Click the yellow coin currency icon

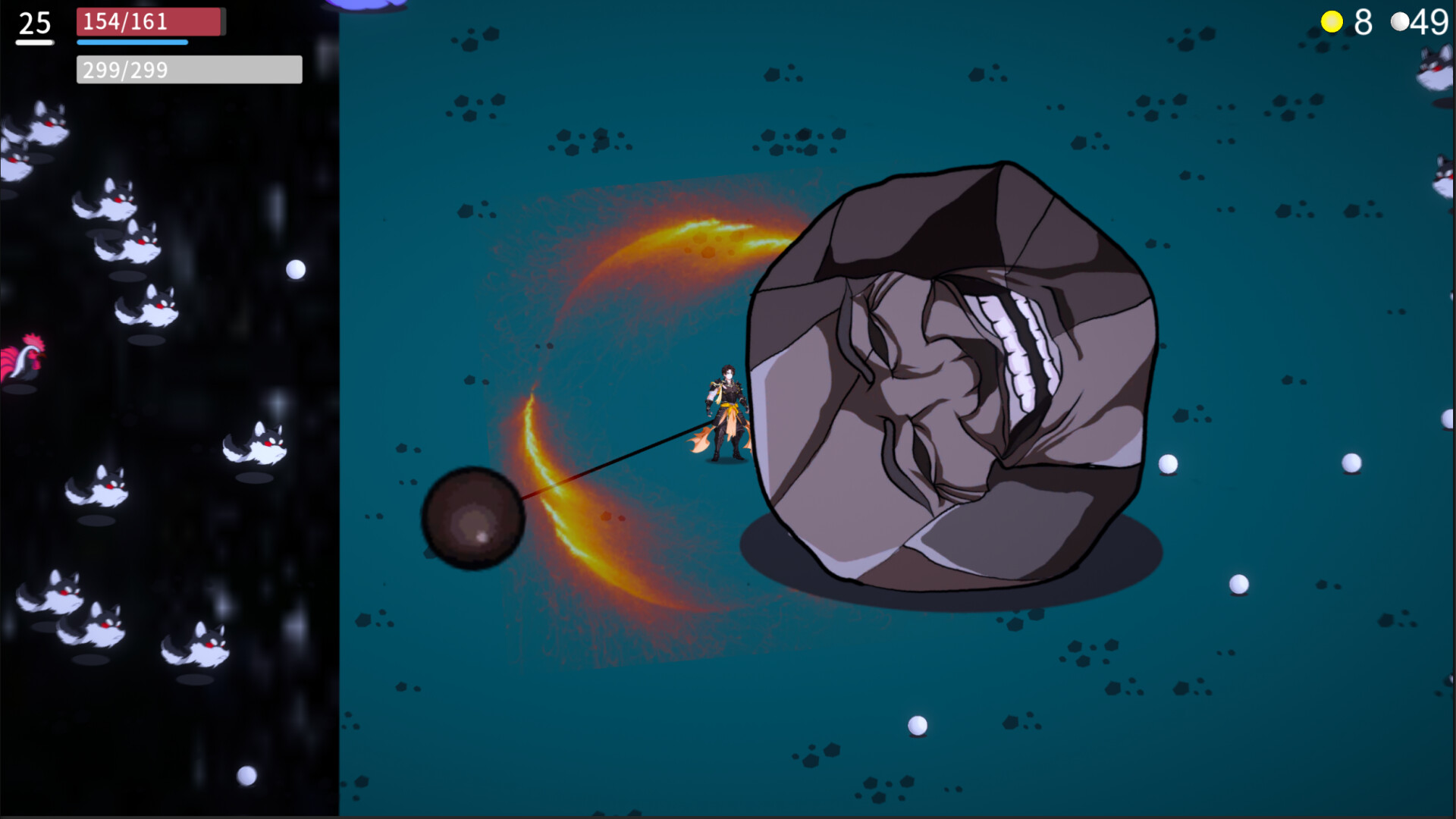1333,23
